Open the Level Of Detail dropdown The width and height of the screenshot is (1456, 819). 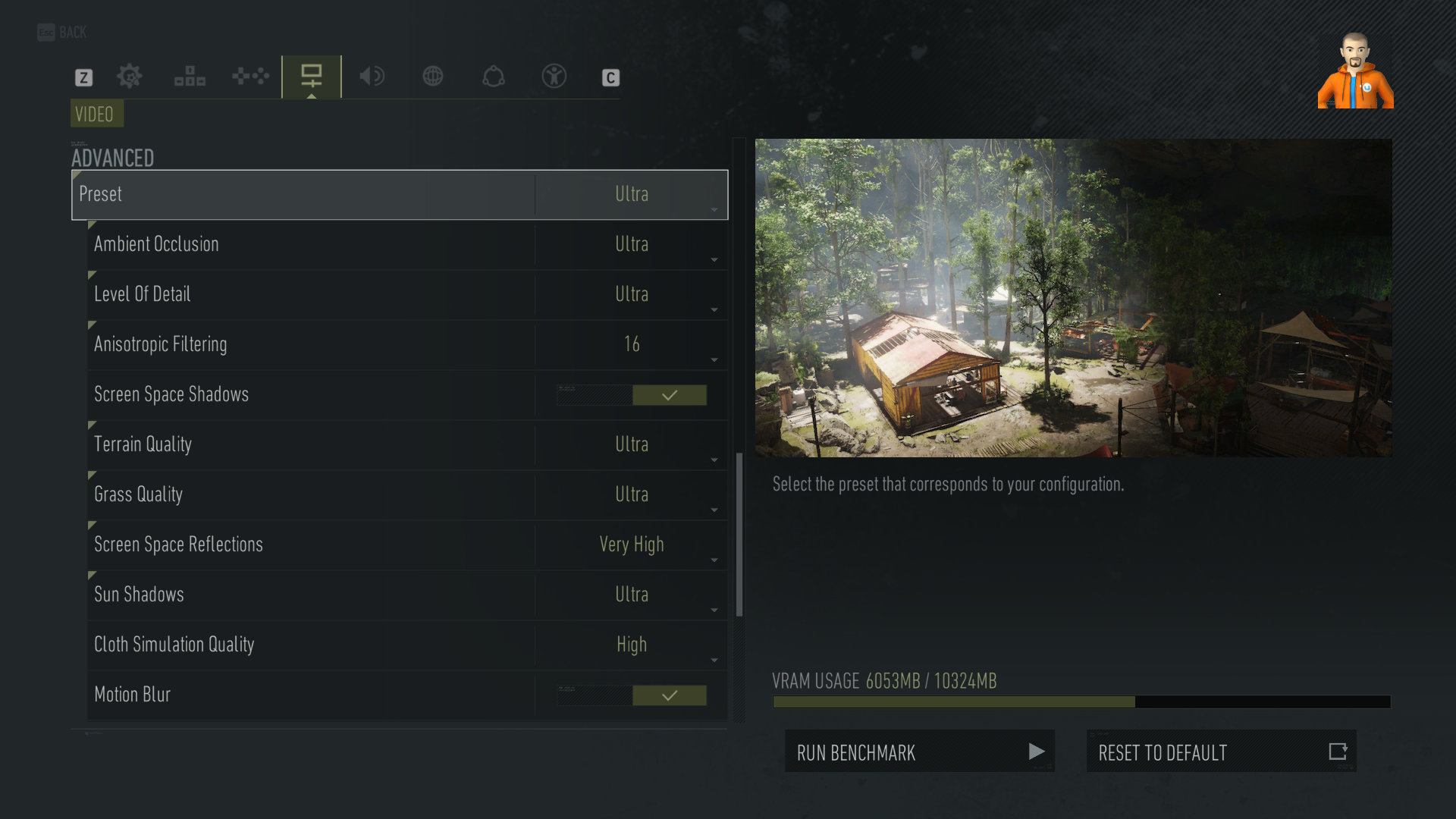631,295
